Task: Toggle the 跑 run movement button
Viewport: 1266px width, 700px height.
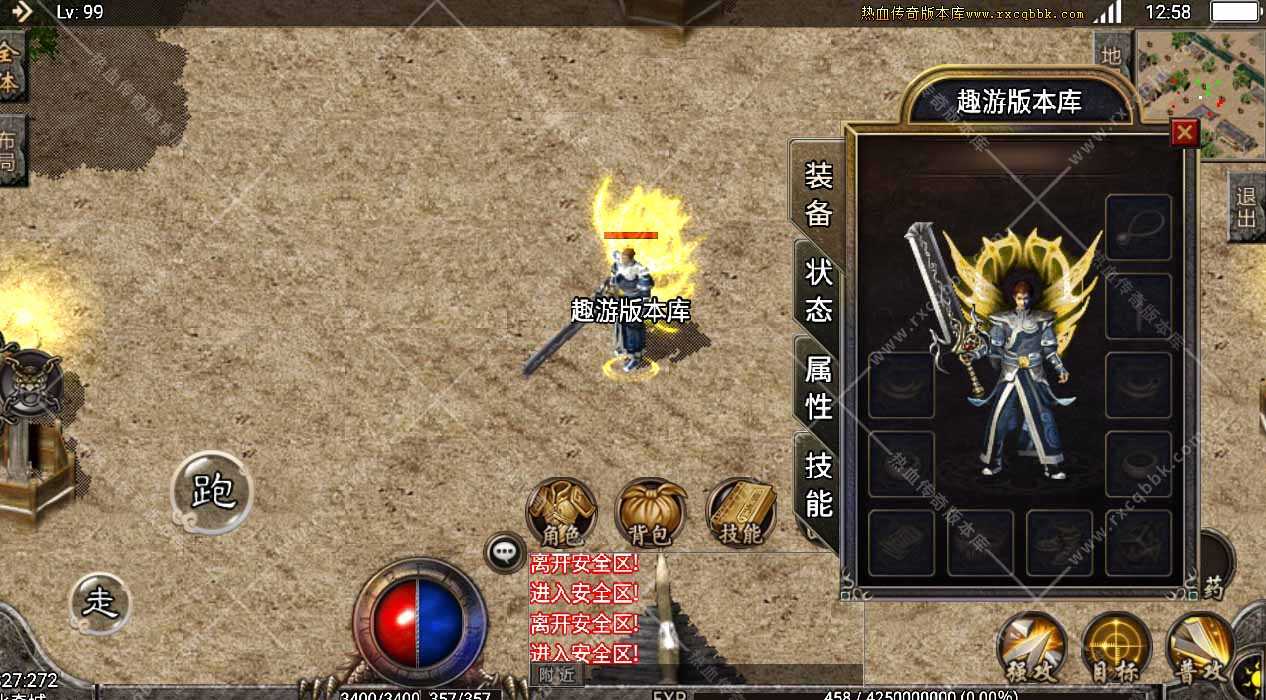Action: click(212, 492)
